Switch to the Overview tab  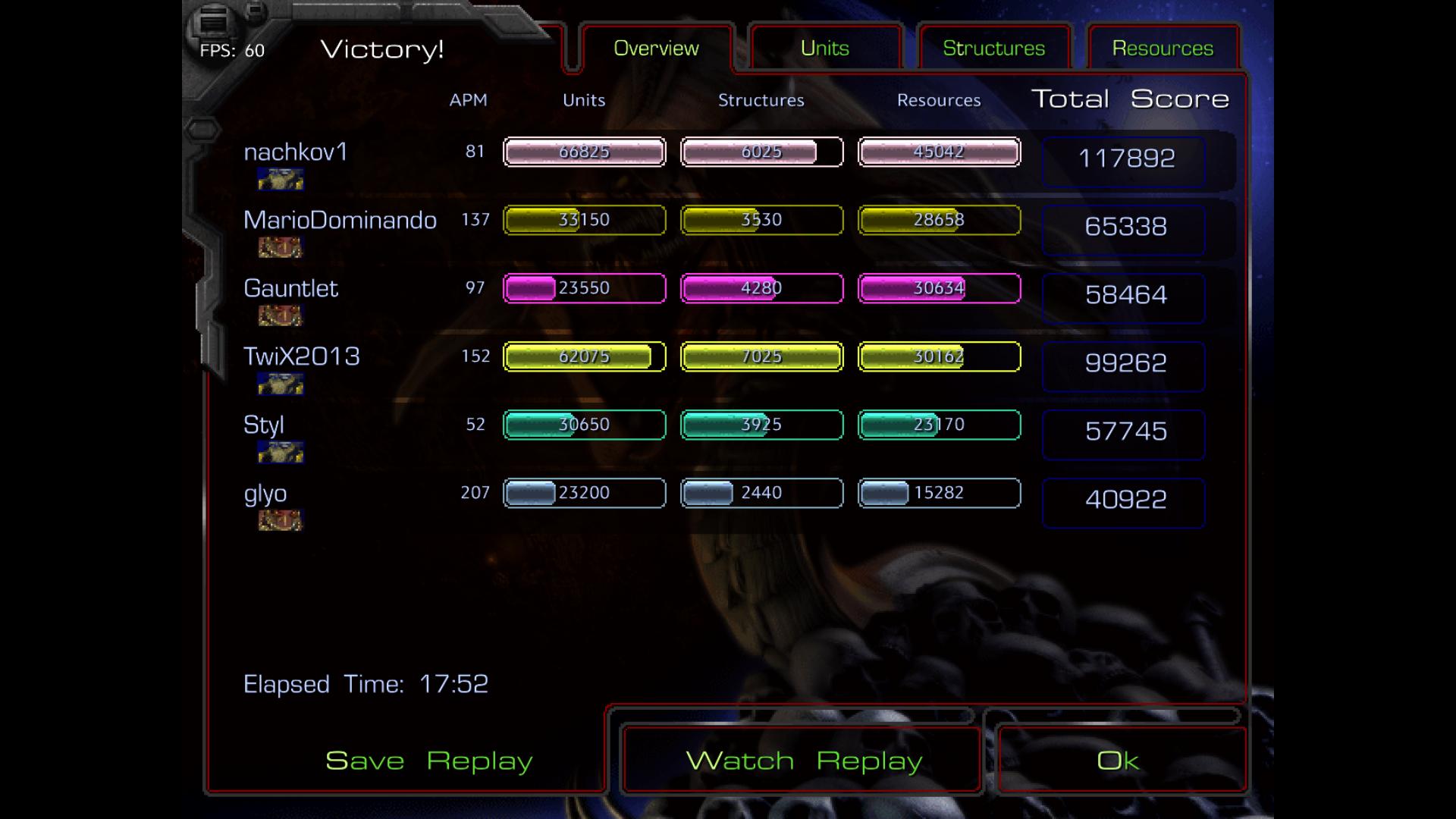click(x=656, y=49)
